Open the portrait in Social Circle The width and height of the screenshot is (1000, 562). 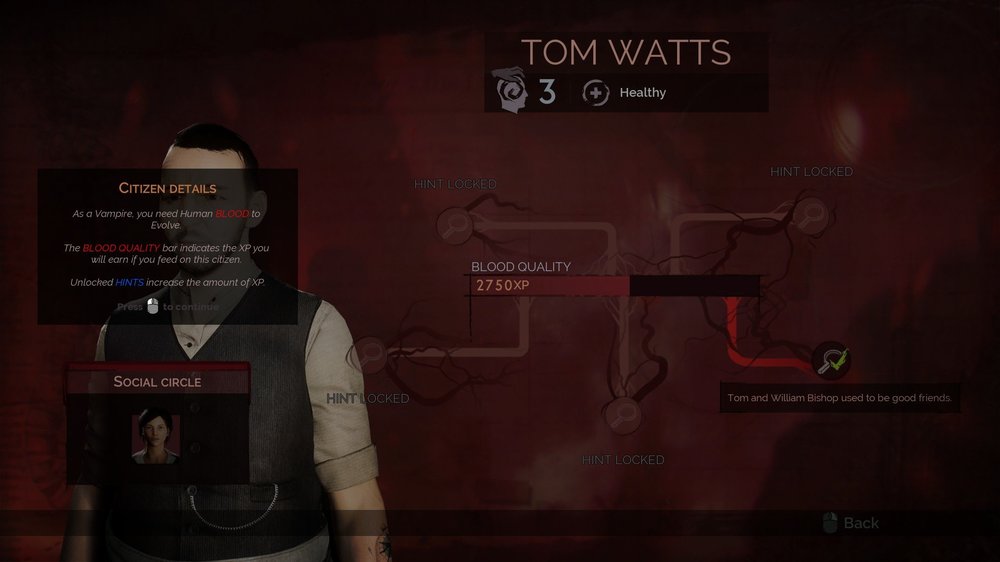[x=156, y=438]
